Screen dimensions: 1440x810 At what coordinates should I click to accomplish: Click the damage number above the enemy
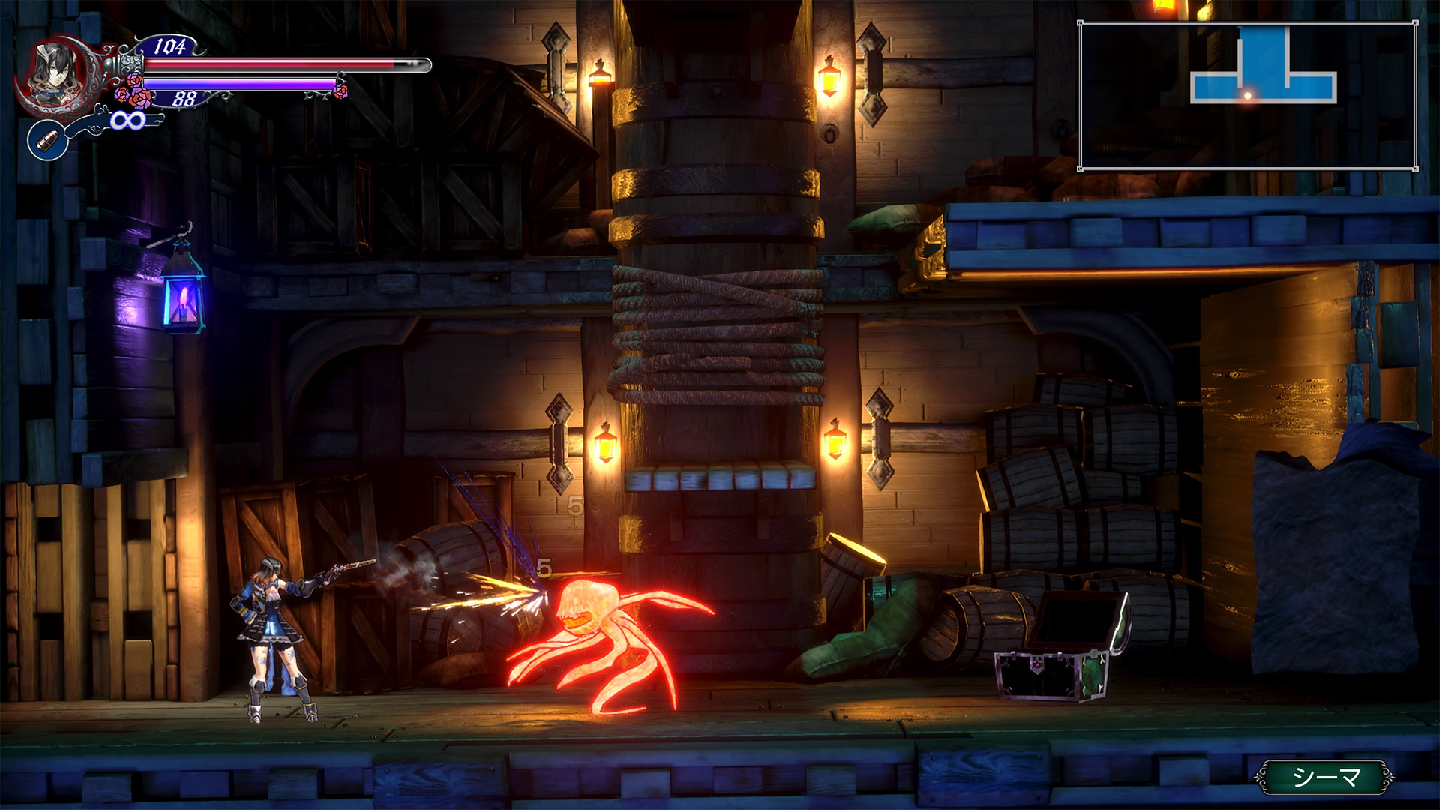pyautogui.click(x=543, y=567)
